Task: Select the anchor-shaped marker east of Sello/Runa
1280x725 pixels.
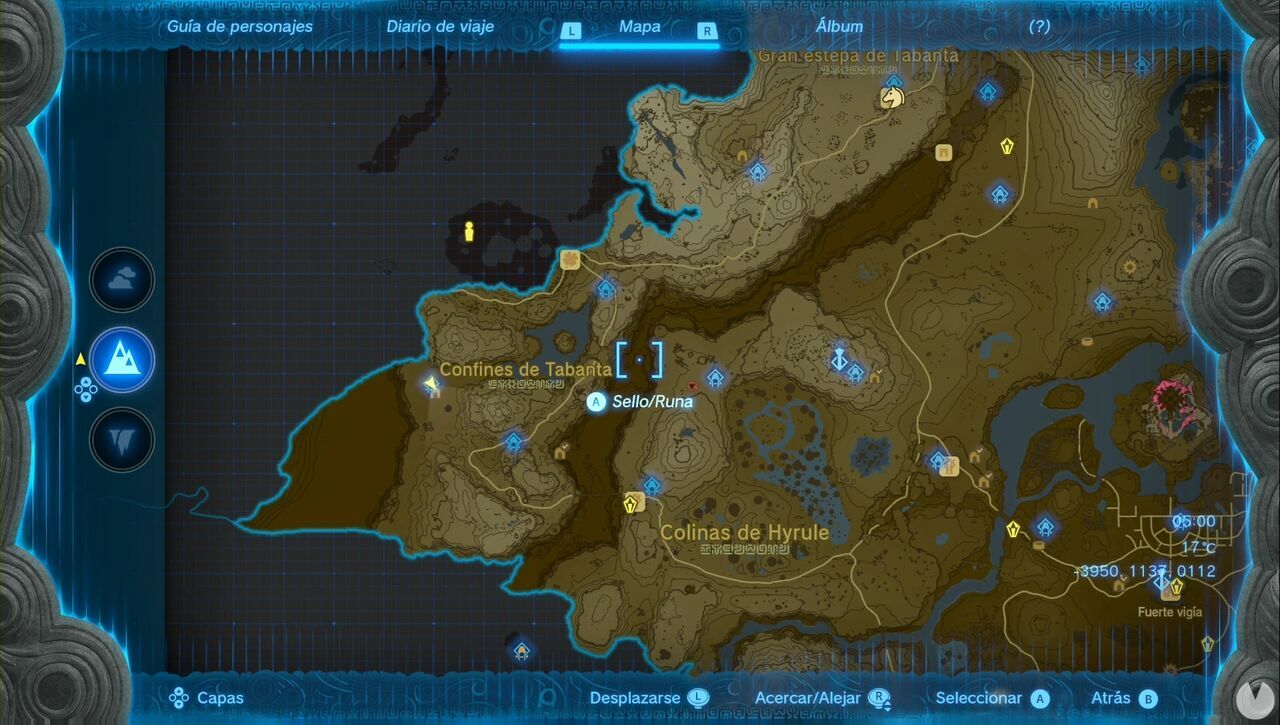Action: [x=839, y=358]
